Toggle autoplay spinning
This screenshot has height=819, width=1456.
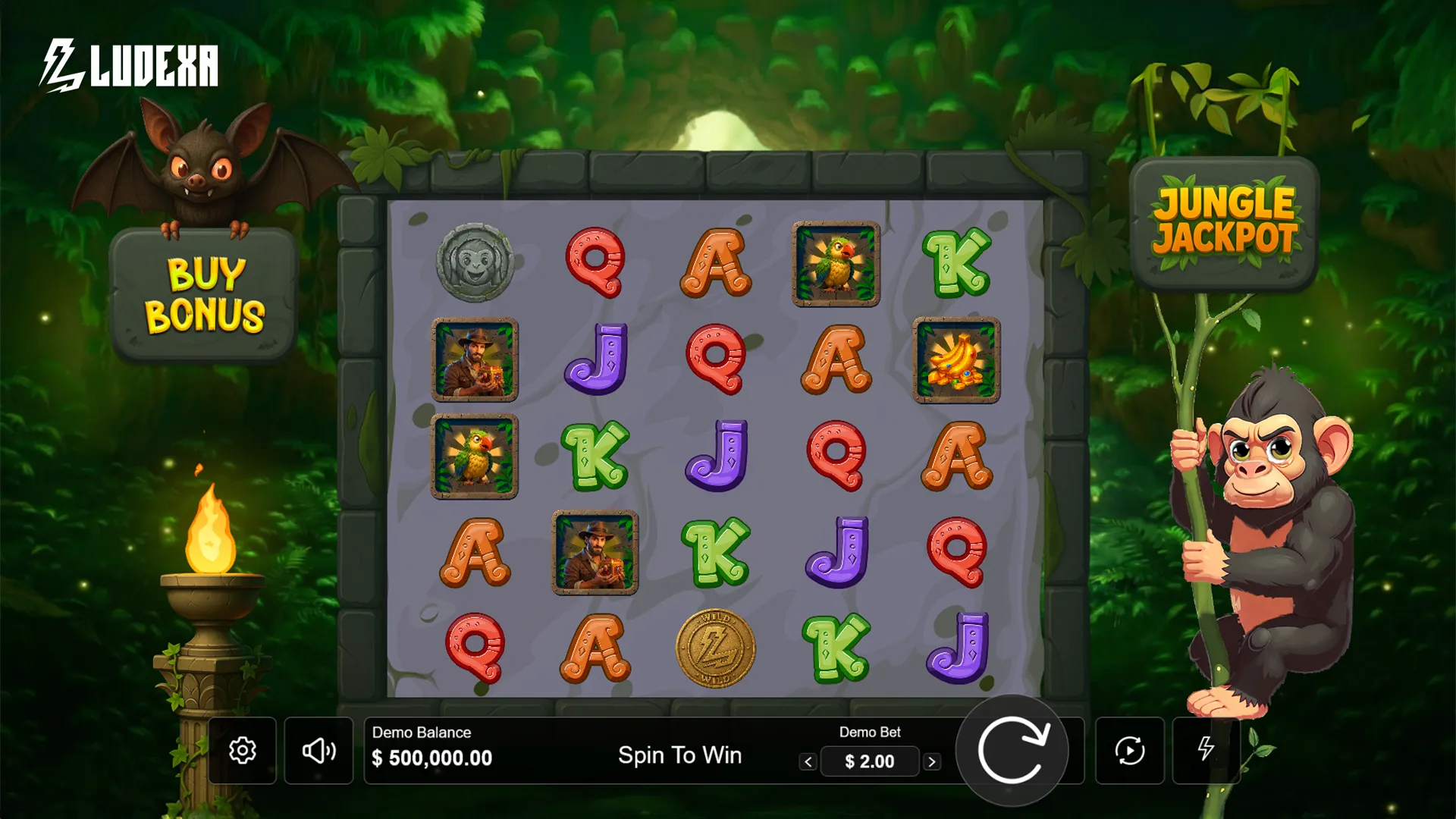[x=1129, y=750]
